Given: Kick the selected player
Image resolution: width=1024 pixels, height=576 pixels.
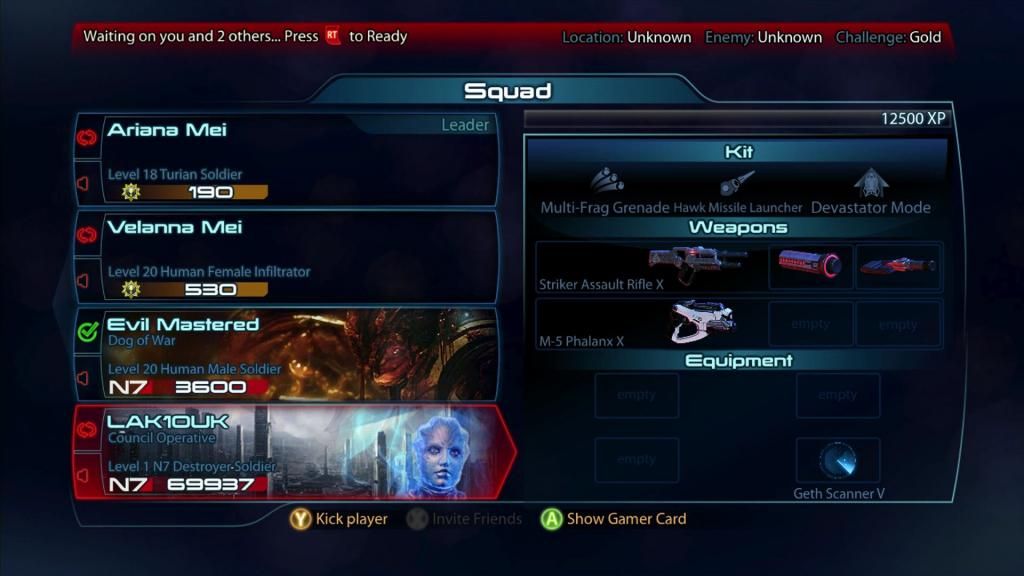Looking at the screenshot, I should click(339, 519).
